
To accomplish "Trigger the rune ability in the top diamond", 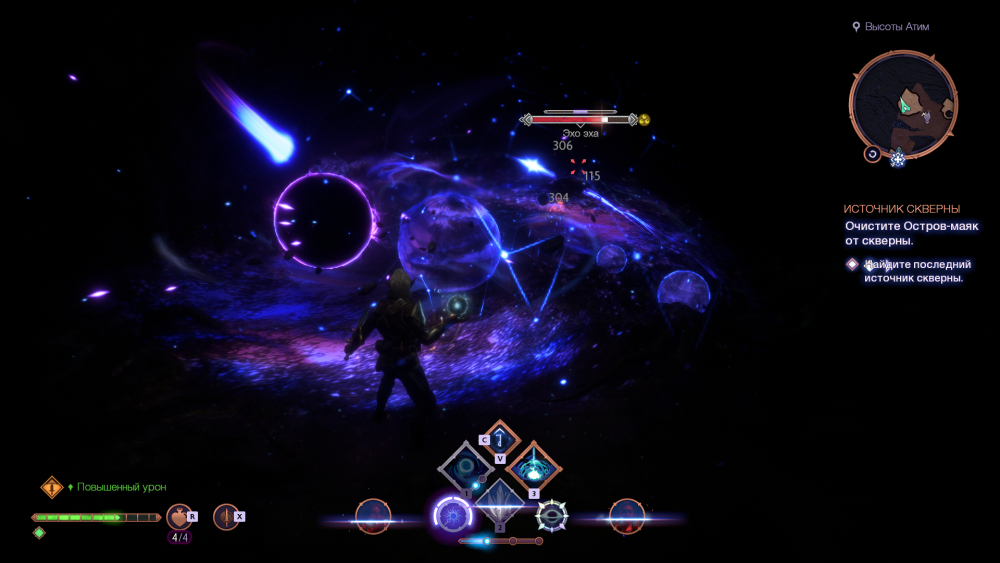I will coord(500,439).
